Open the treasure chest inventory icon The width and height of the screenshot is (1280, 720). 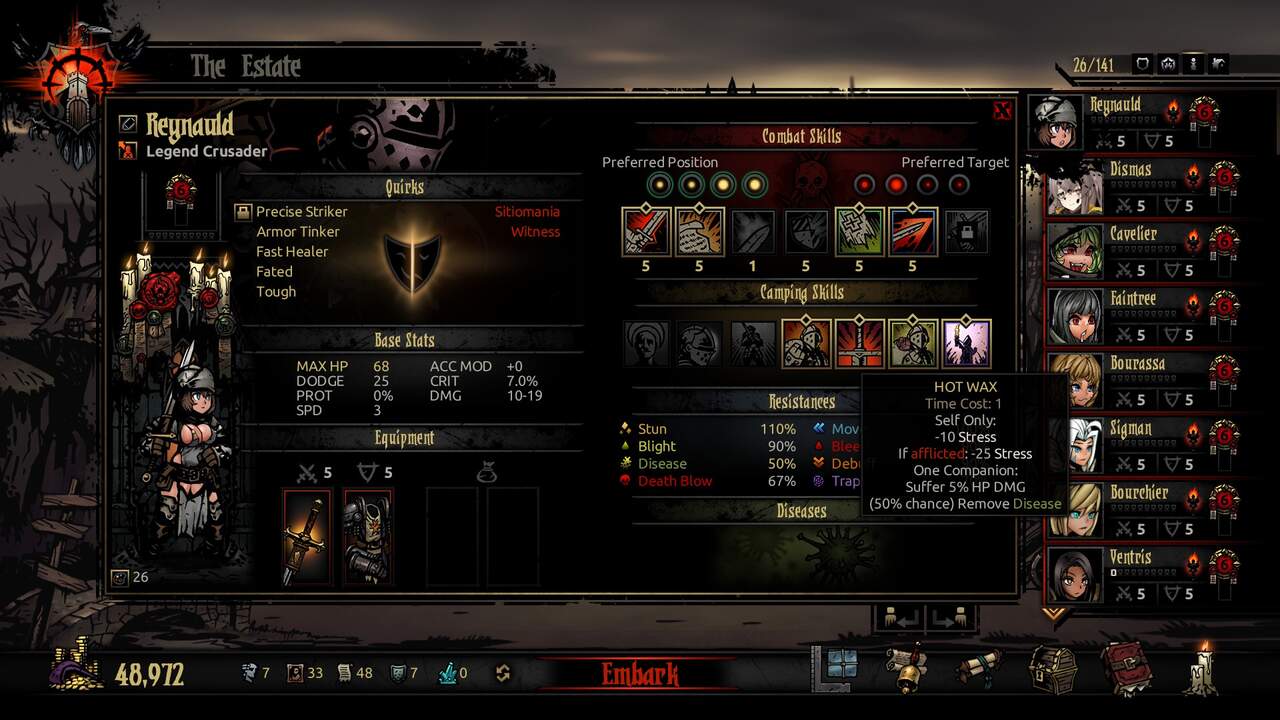(x=1053, y=669)
